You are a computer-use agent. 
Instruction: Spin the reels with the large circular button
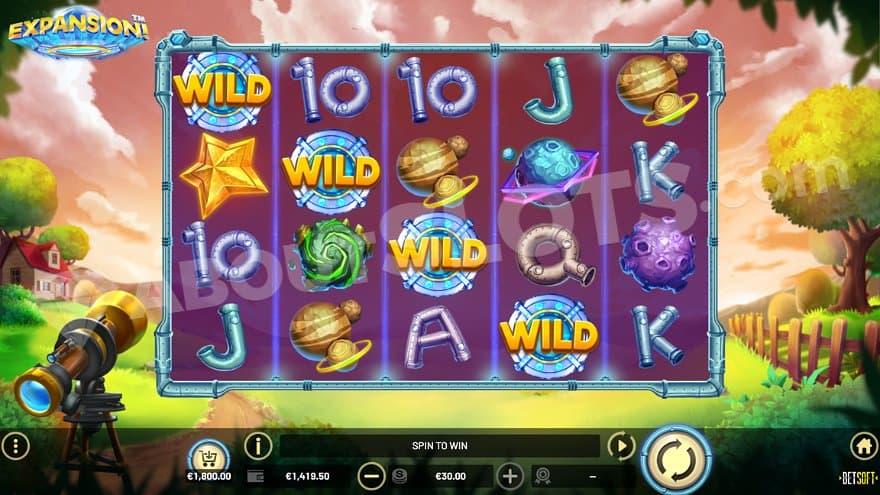675,459
